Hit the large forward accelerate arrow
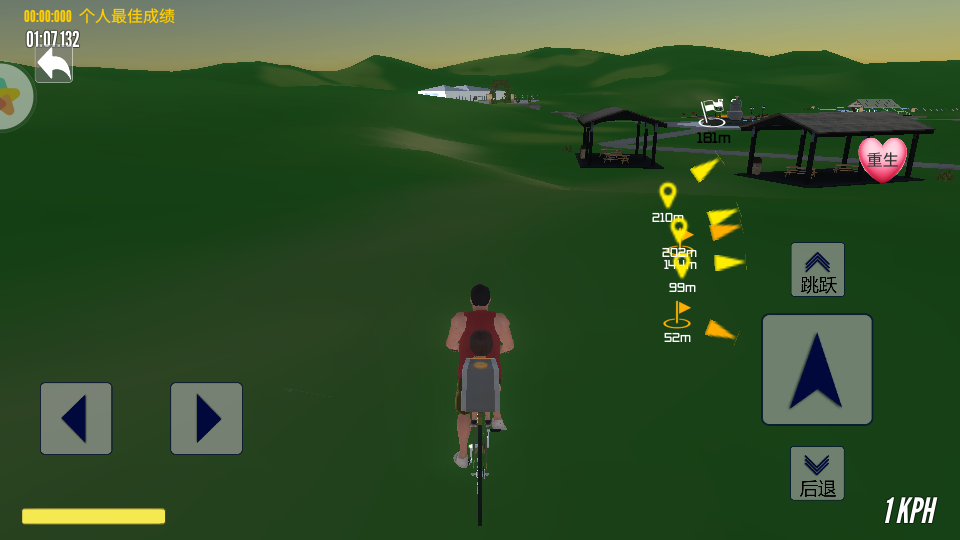This screenshot has width=960, height=540. (x=817, y=369)
